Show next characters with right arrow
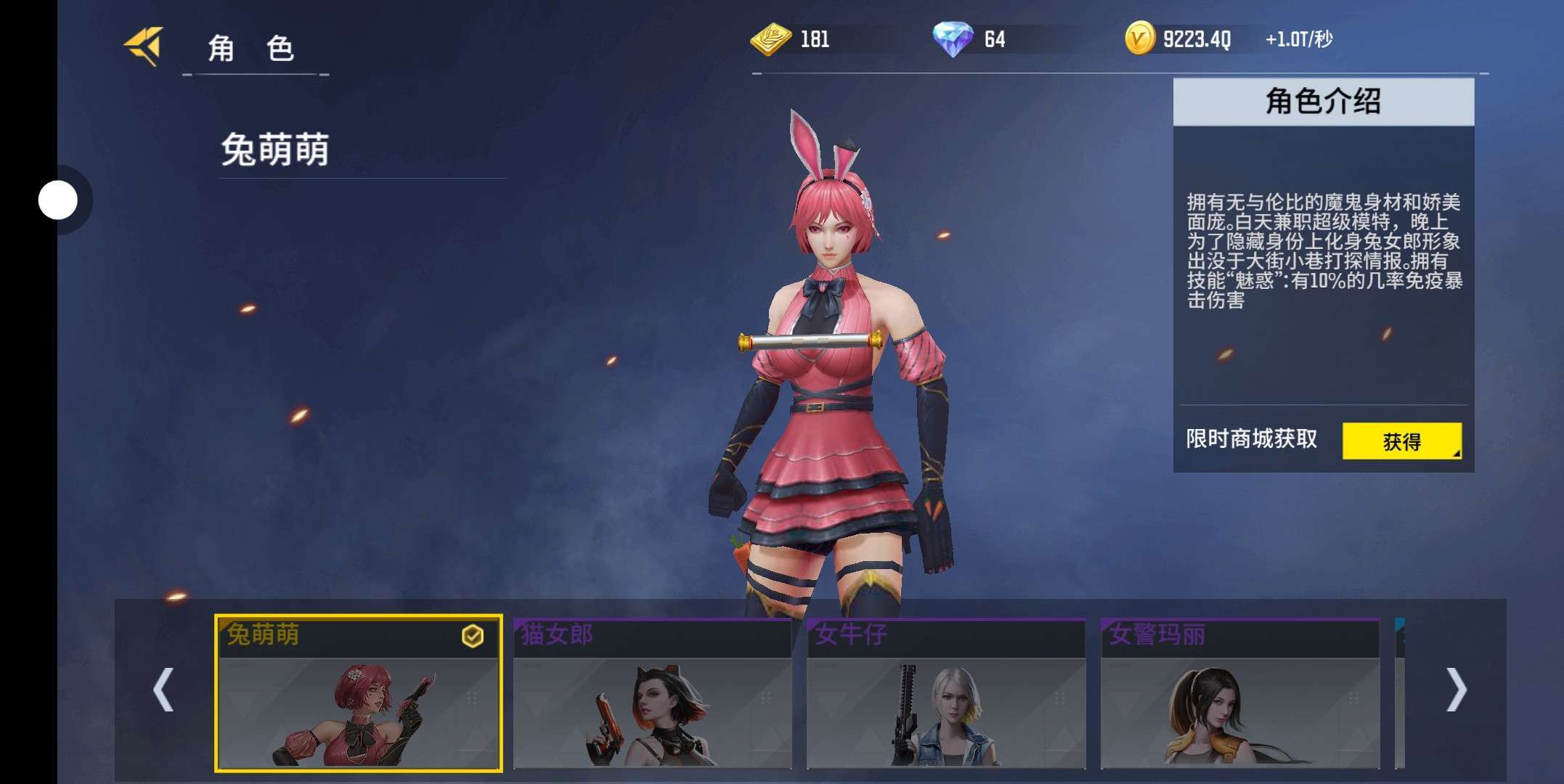This screenshot has height=784, width=1564. tap(1456, 689)
